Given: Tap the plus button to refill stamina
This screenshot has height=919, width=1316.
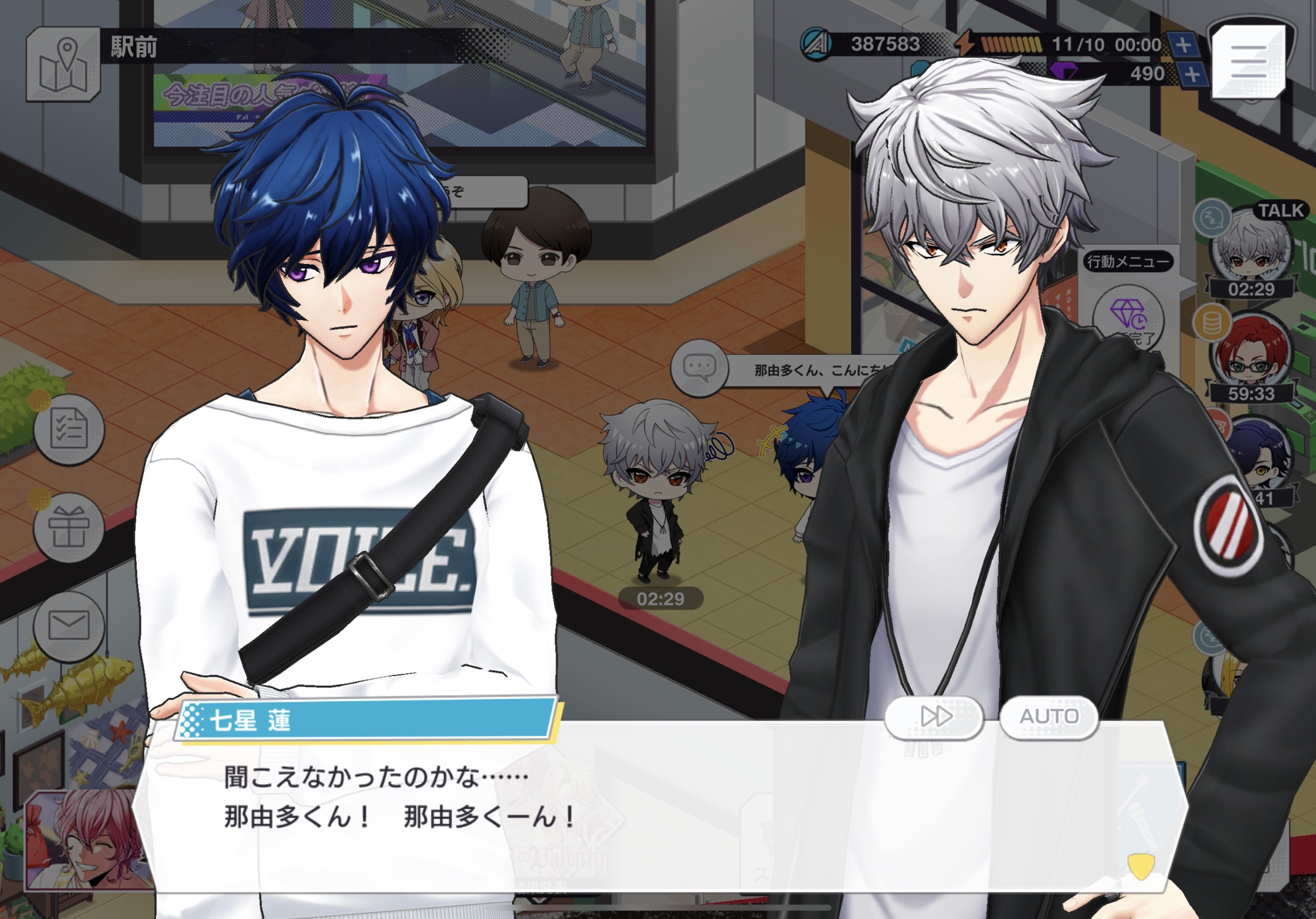Looking at the screenshot, I should (1183, 45).
